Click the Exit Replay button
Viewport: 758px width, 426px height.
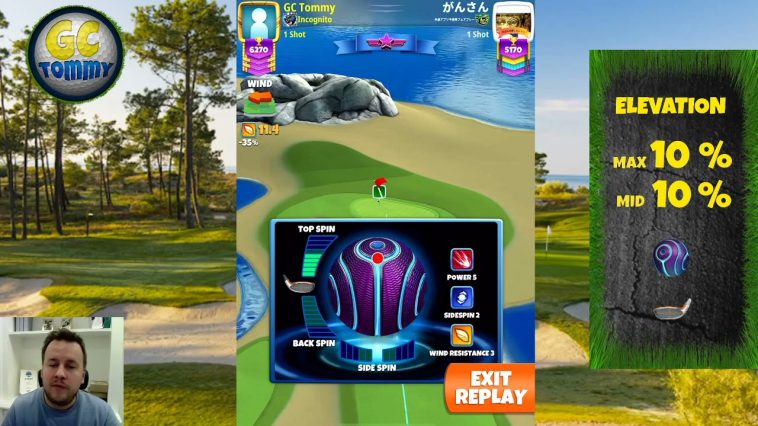(x=490, y=387)
